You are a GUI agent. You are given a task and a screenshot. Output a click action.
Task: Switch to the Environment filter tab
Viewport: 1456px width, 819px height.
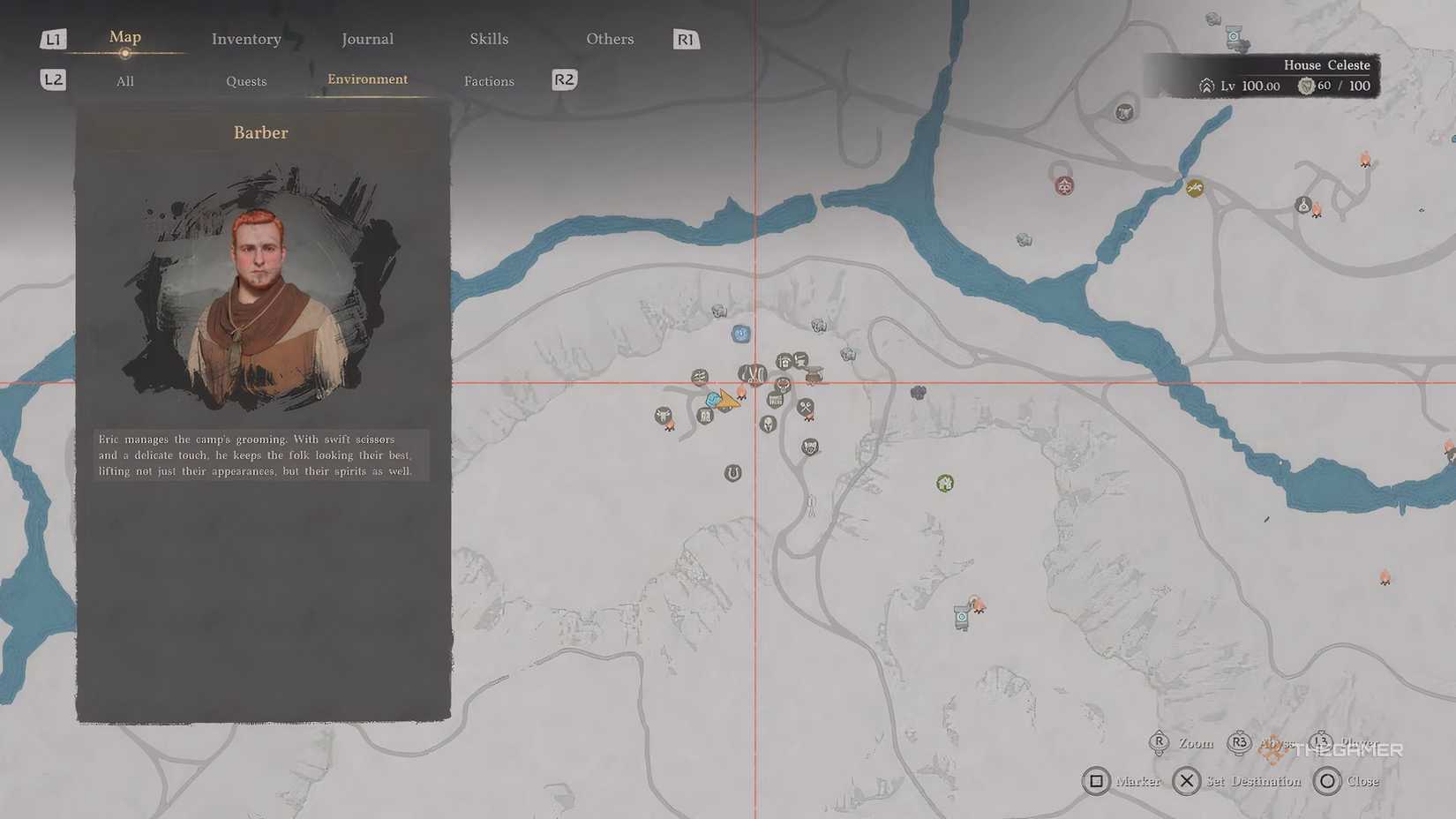pyautogui.click(x=367, y=79)
